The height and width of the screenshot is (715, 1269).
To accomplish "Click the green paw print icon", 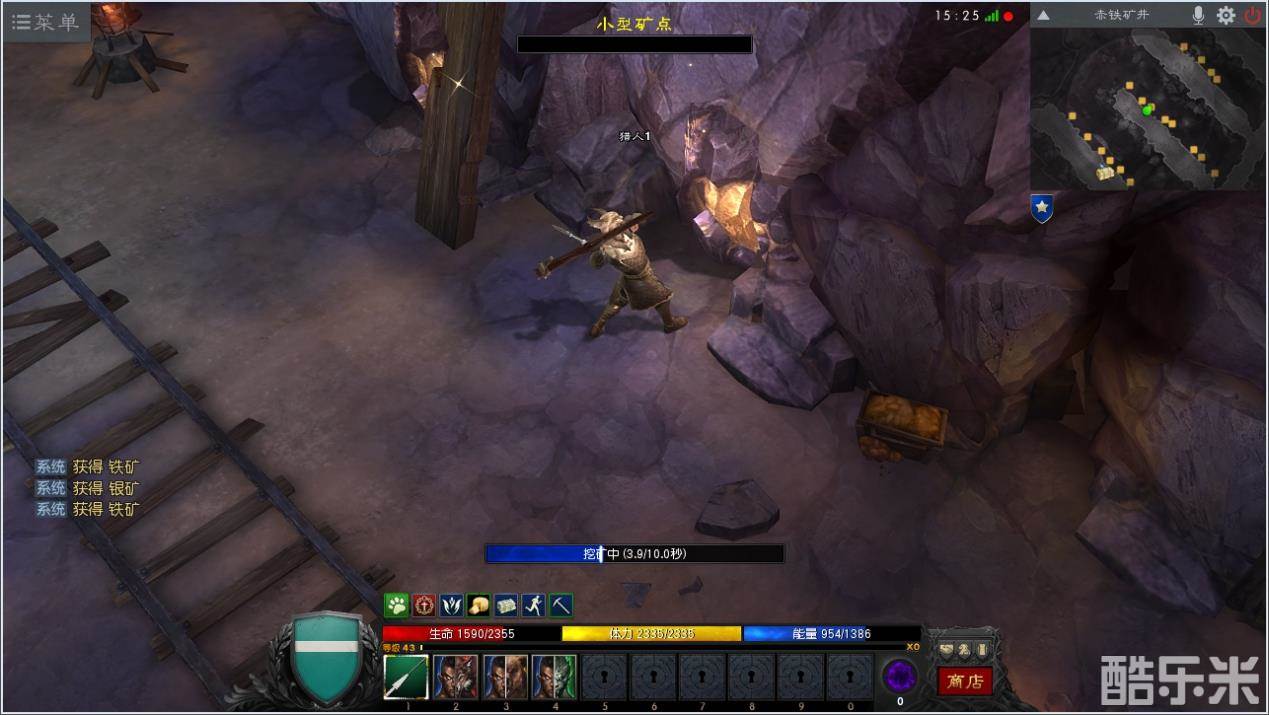I will click(397, 605).
